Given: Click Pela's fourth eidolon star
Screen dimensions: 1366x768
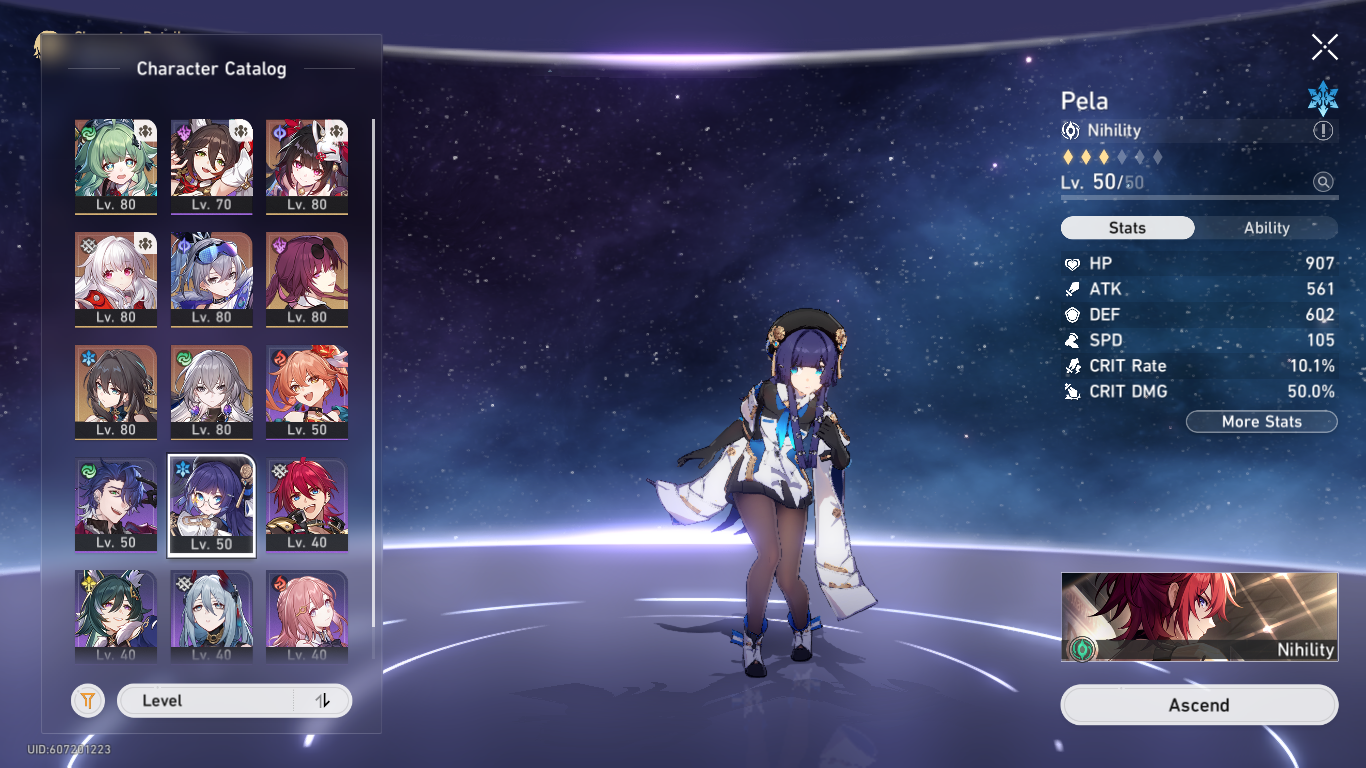Looking at the screenshot, I should click(1124, 156).
